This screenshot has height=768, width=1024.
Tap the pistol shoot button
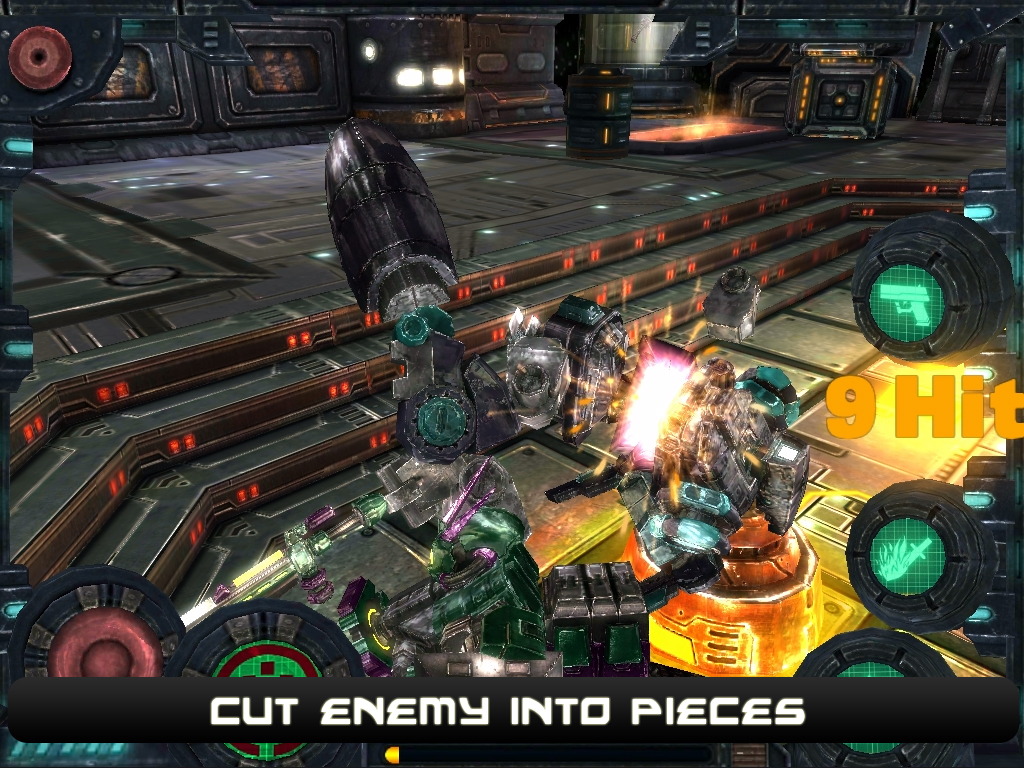point(907,298)
